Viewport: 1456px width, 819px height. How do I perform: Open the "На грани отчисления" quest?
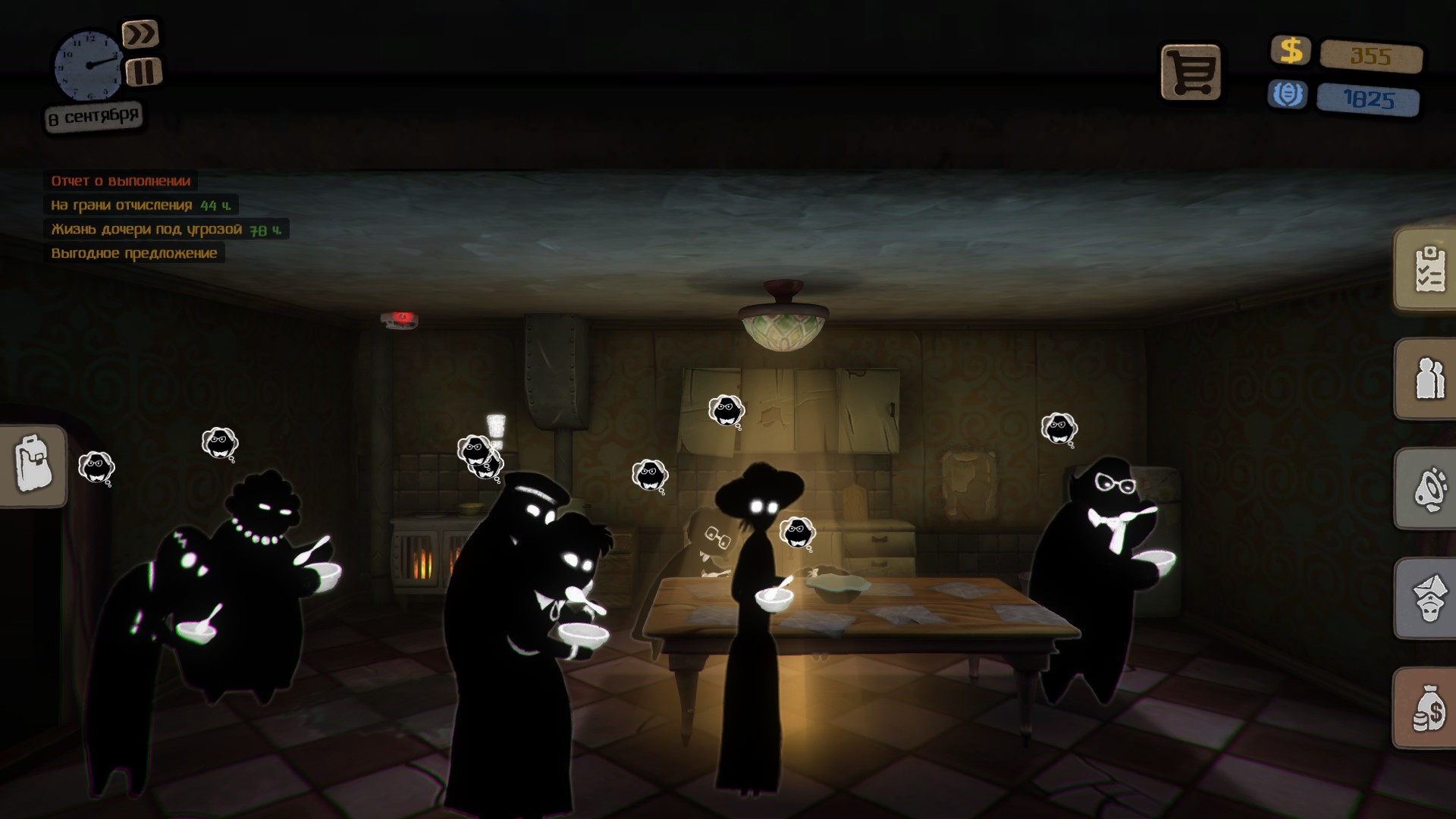tap(140, 205)
